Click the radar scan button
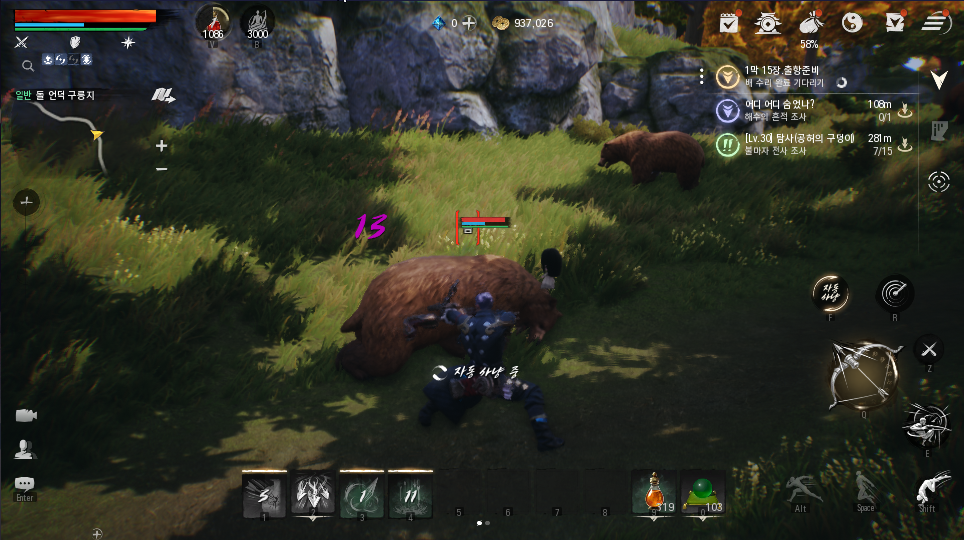This screenshot has width=964, height=540. point(895,293)
